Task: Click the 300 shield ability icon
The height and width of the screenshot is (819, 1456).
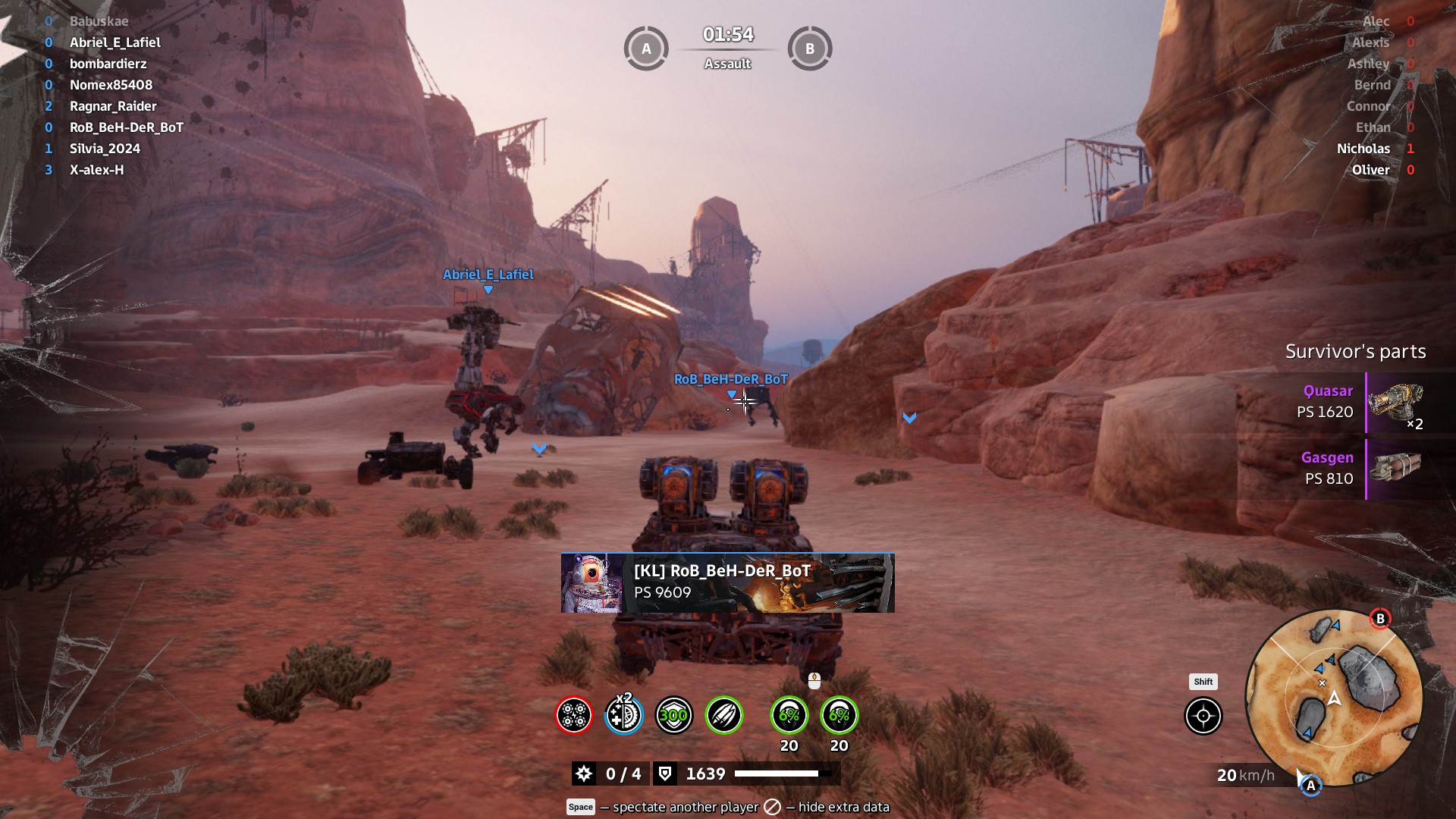Action: 674,715
